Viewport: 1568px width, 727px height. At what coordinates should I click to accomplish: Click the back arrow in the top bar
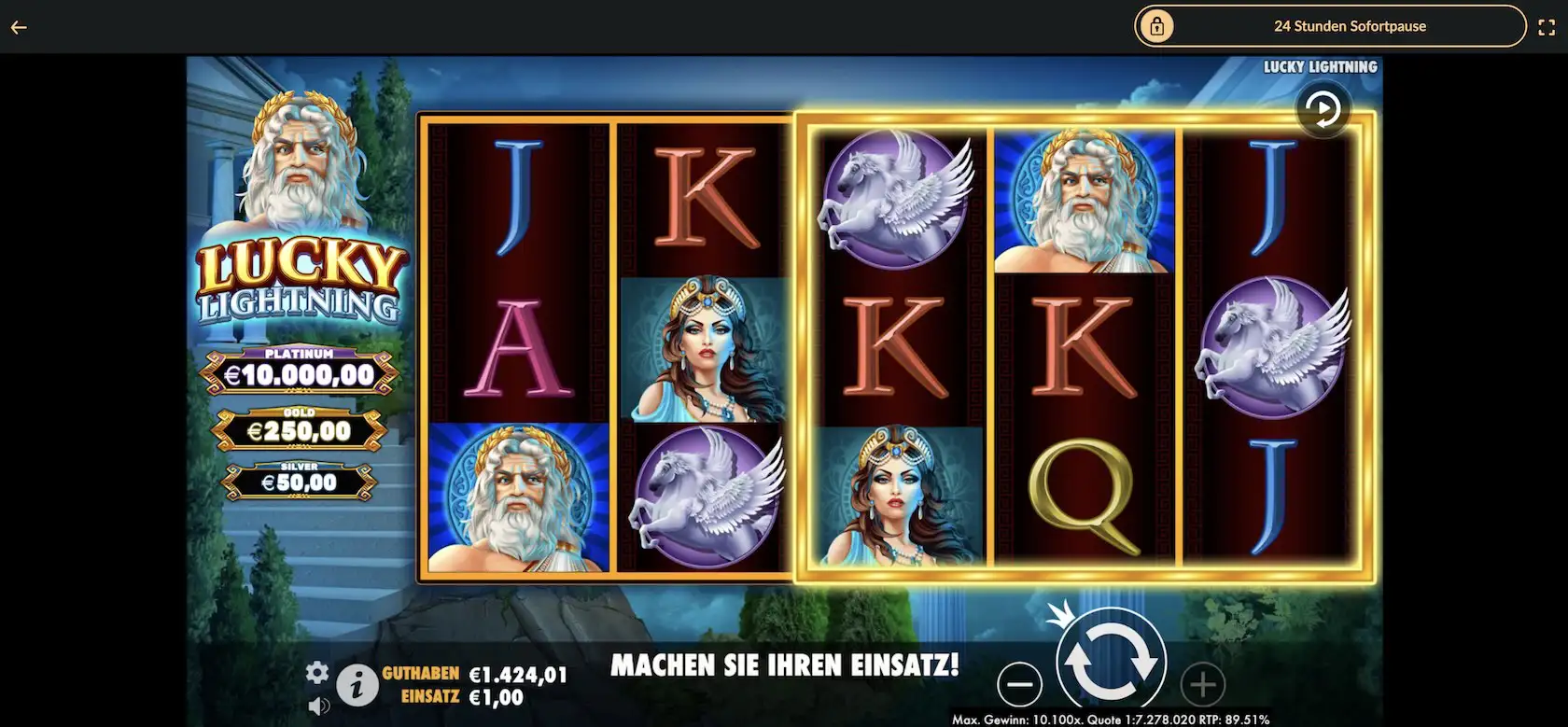[18, 26]
